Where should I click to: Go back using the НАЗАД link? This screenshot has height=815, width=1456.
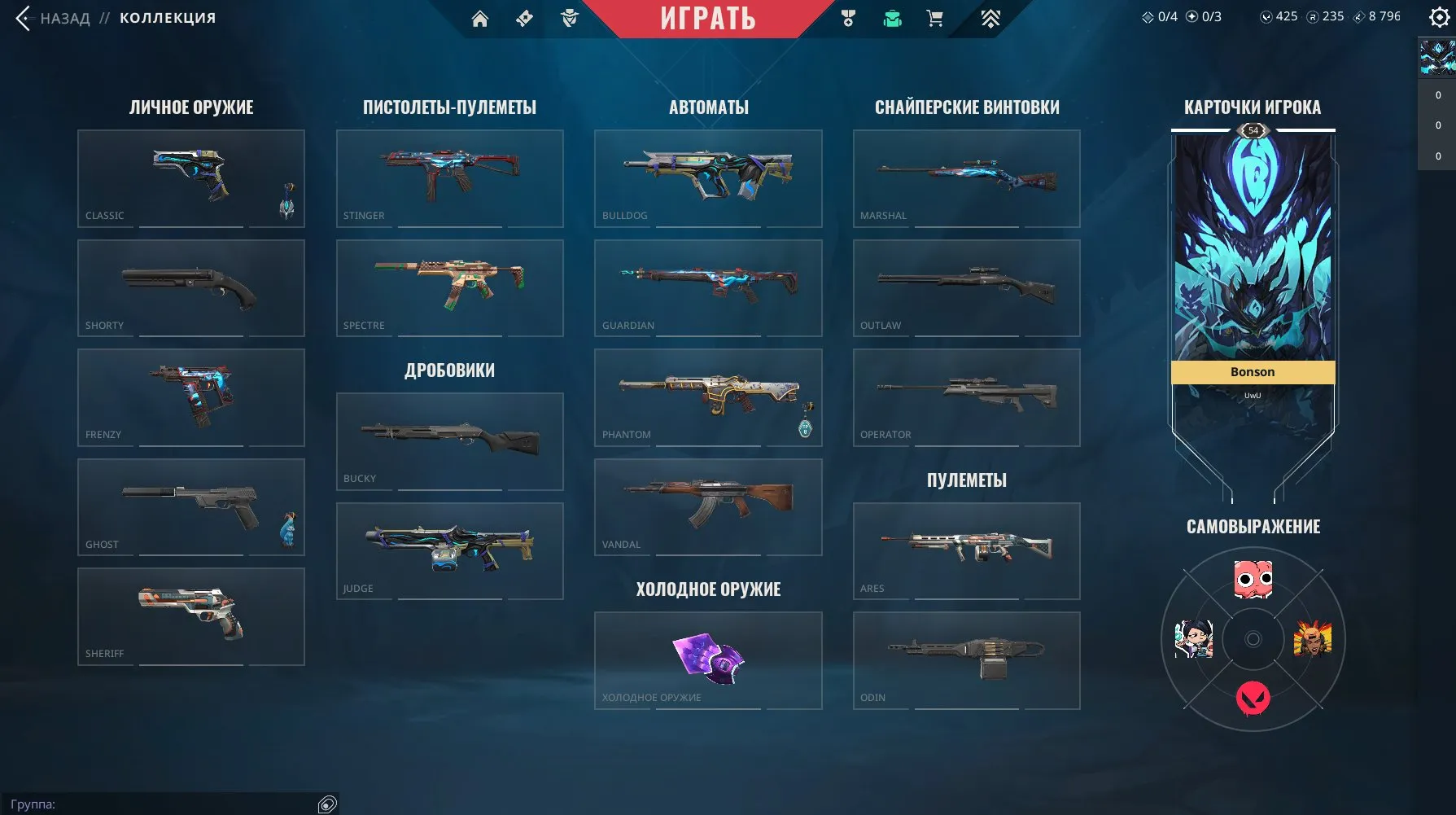66,18
